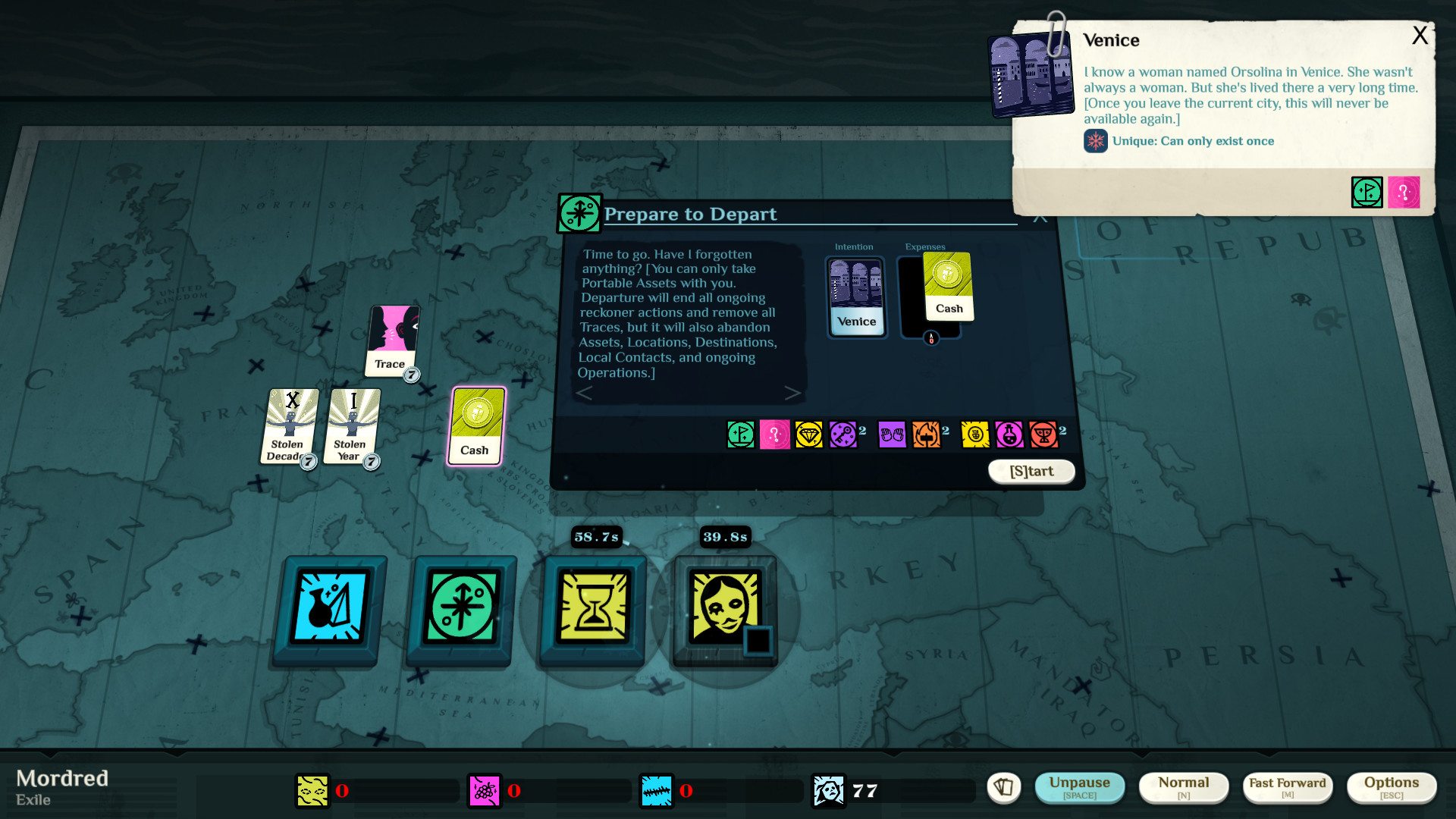Toggle Unpause for the game
This screenshot has width=1456, height=819.
1080,787
